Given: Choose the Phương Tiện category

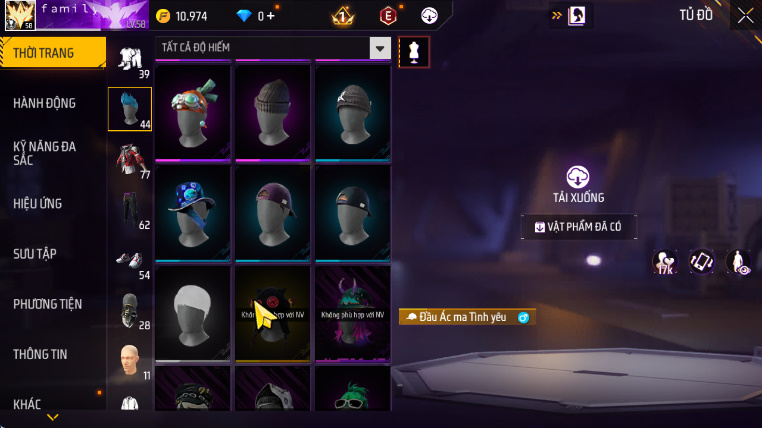Looking at the screenshot, I should pos(48,304).
